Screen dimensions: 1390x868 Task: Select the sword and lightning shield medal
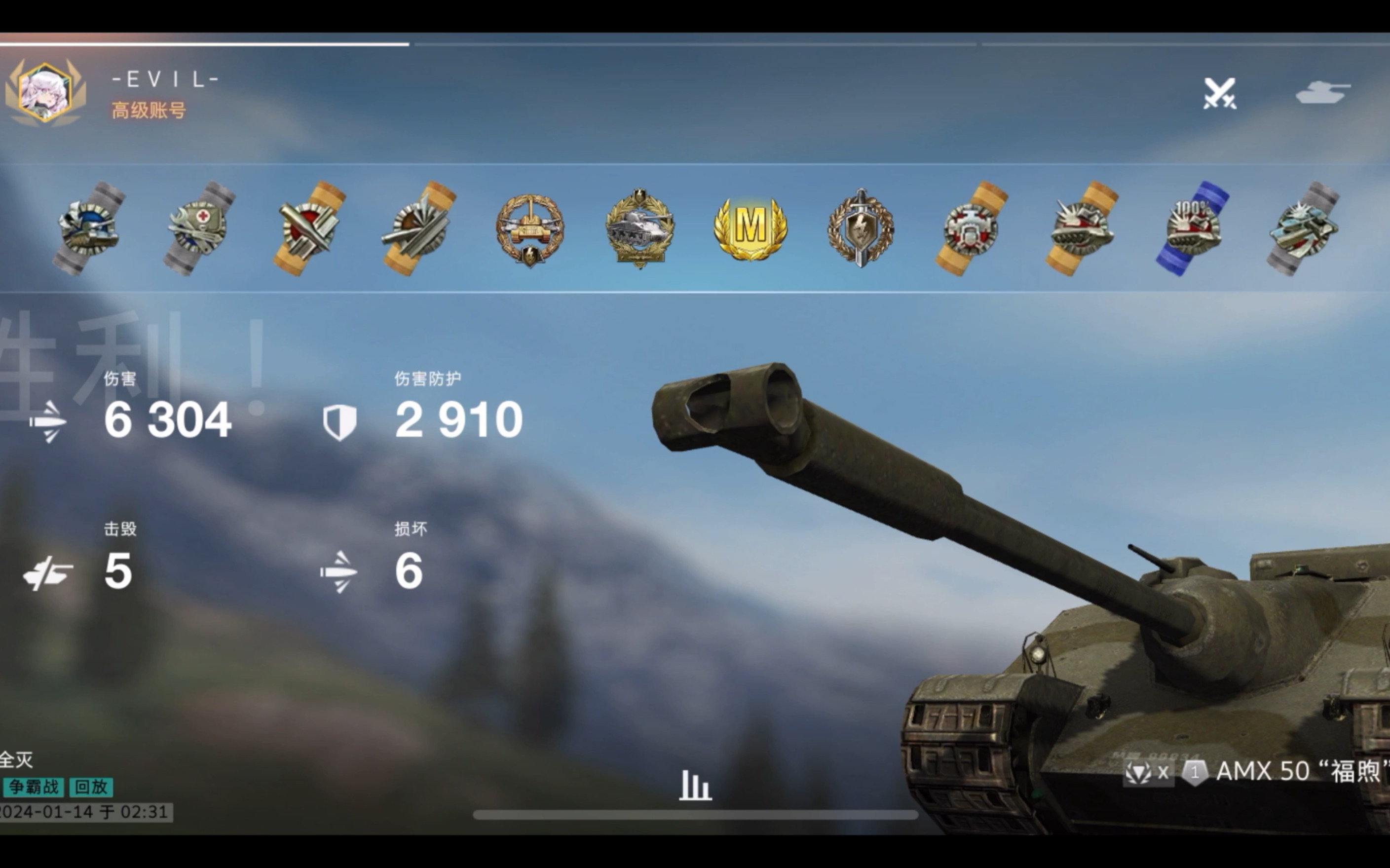[860, 228]
